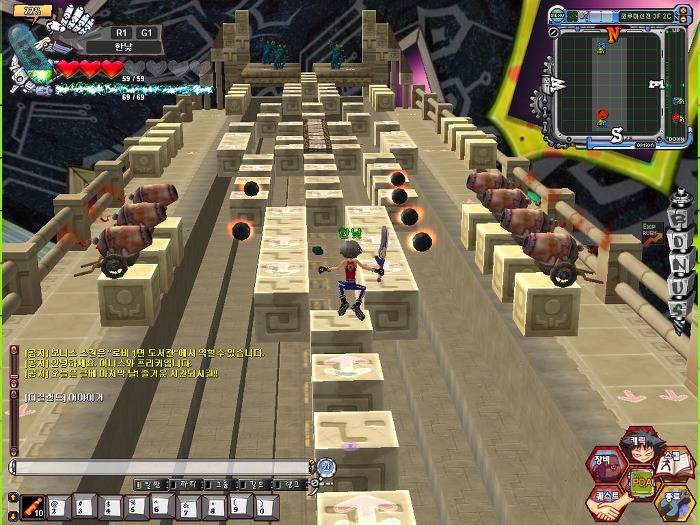This screenshot has width=700, height=525.
Task: Open the 장비 equipment menu hexagon
Action: pyautogui.click(x=607, y=463)
